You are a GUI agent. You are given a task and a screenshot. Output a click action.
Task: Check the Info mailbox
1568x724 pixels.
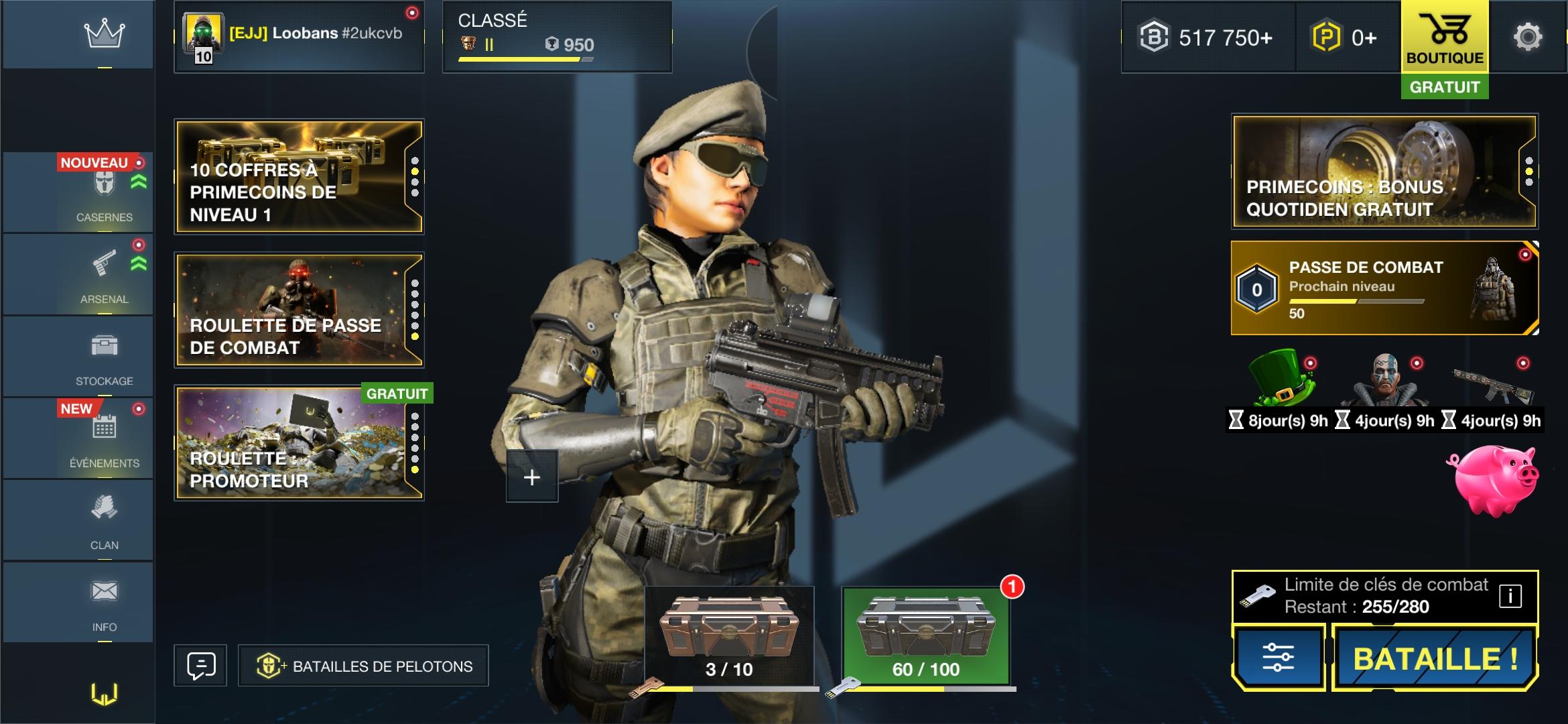104,602
